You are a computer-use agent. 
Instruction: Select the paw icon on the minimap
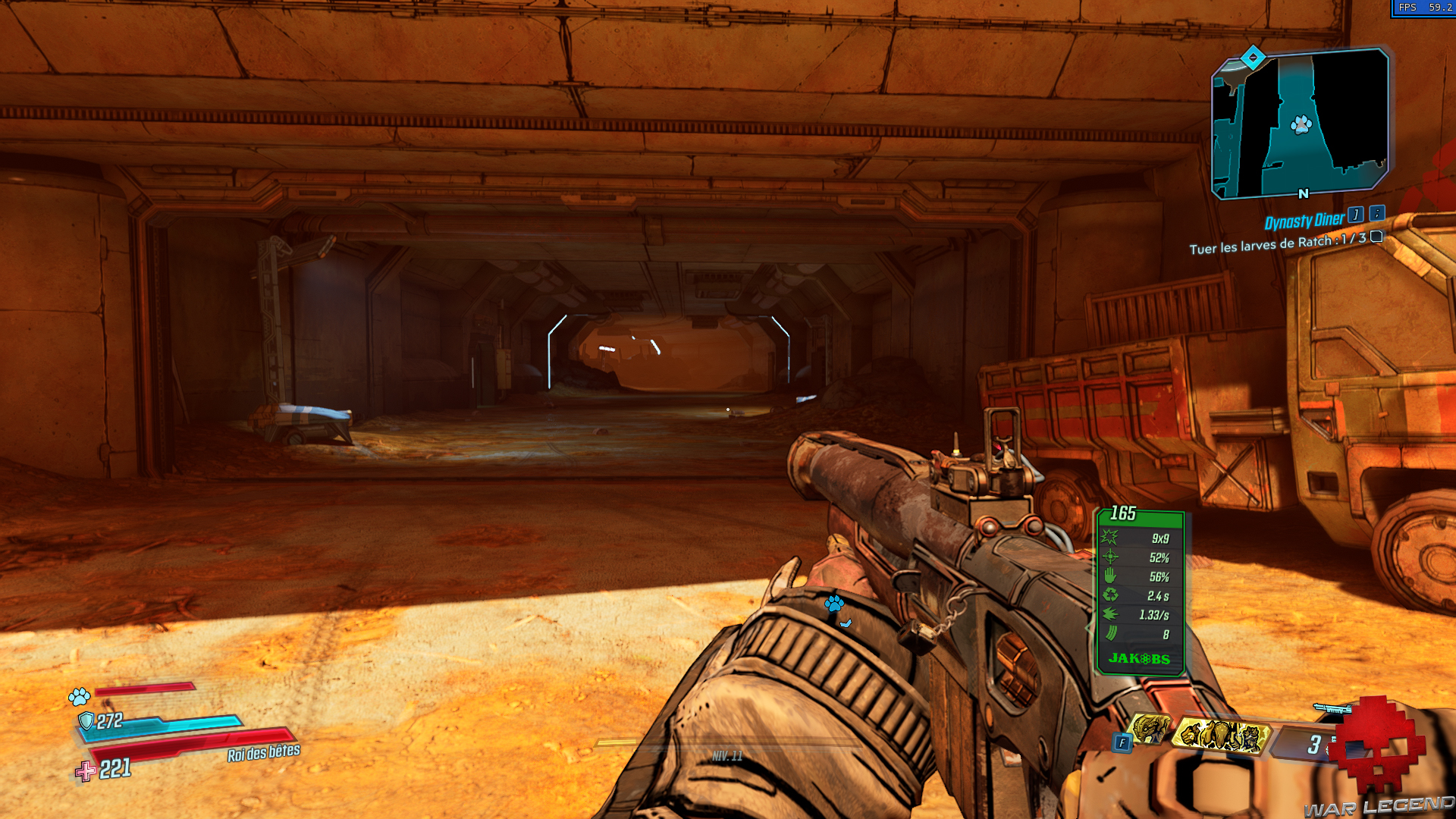[1302, 125]
